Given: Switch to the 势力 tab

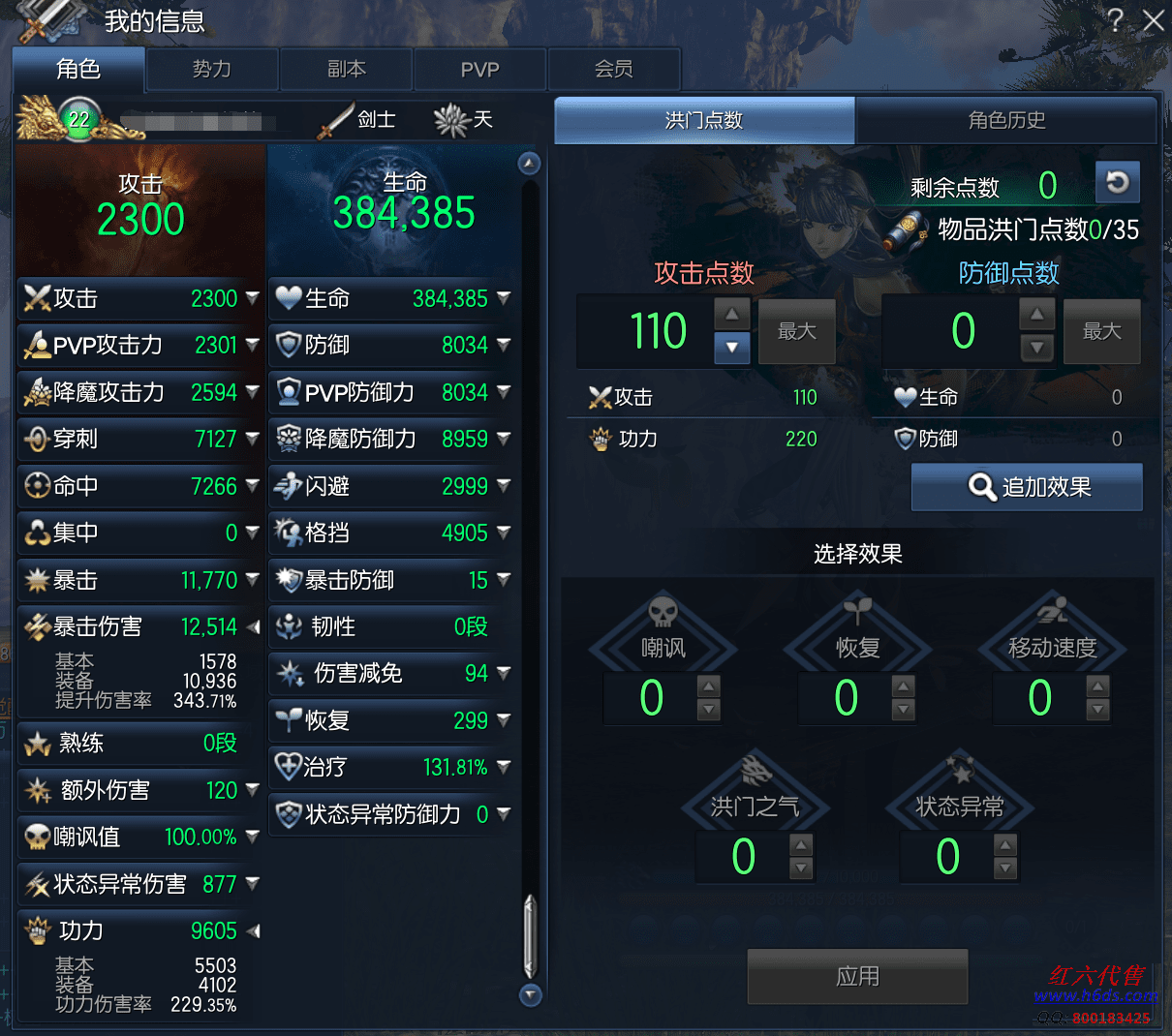Looking at the screenshot, I should (x=212, y=70).
